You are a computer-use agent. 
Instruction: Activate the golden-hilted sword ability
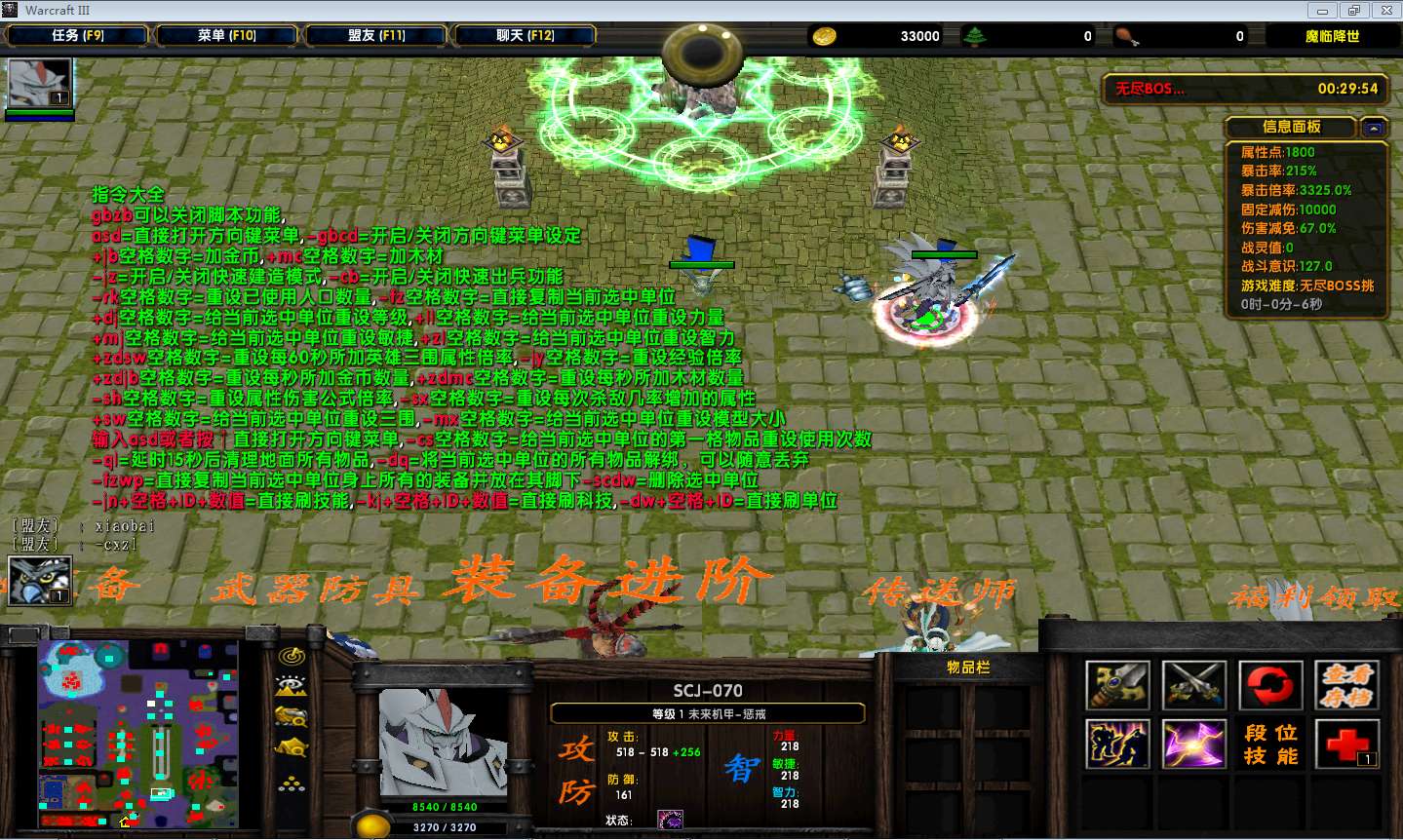tap(1117, 686)
